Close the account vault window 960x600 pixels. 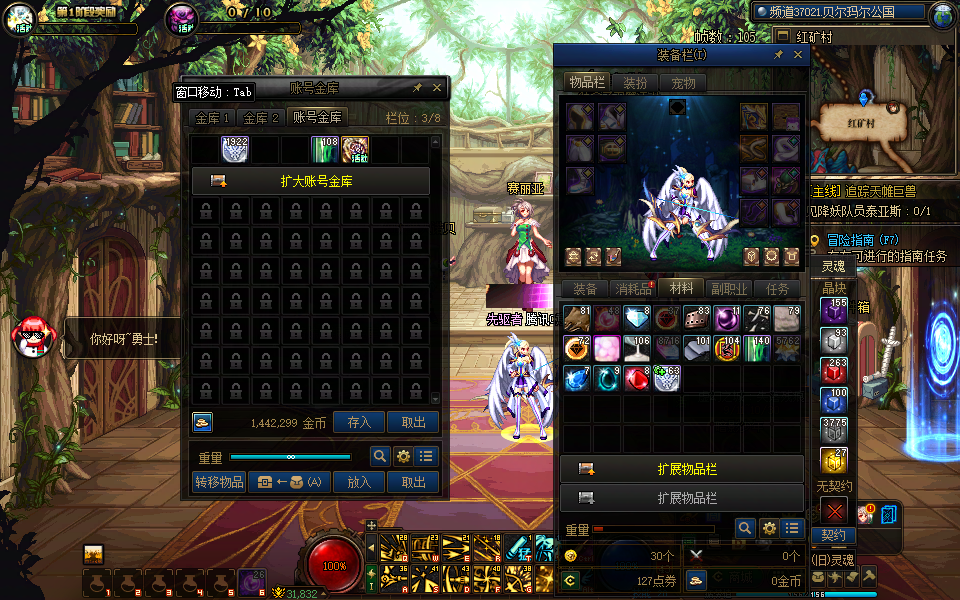437,88
